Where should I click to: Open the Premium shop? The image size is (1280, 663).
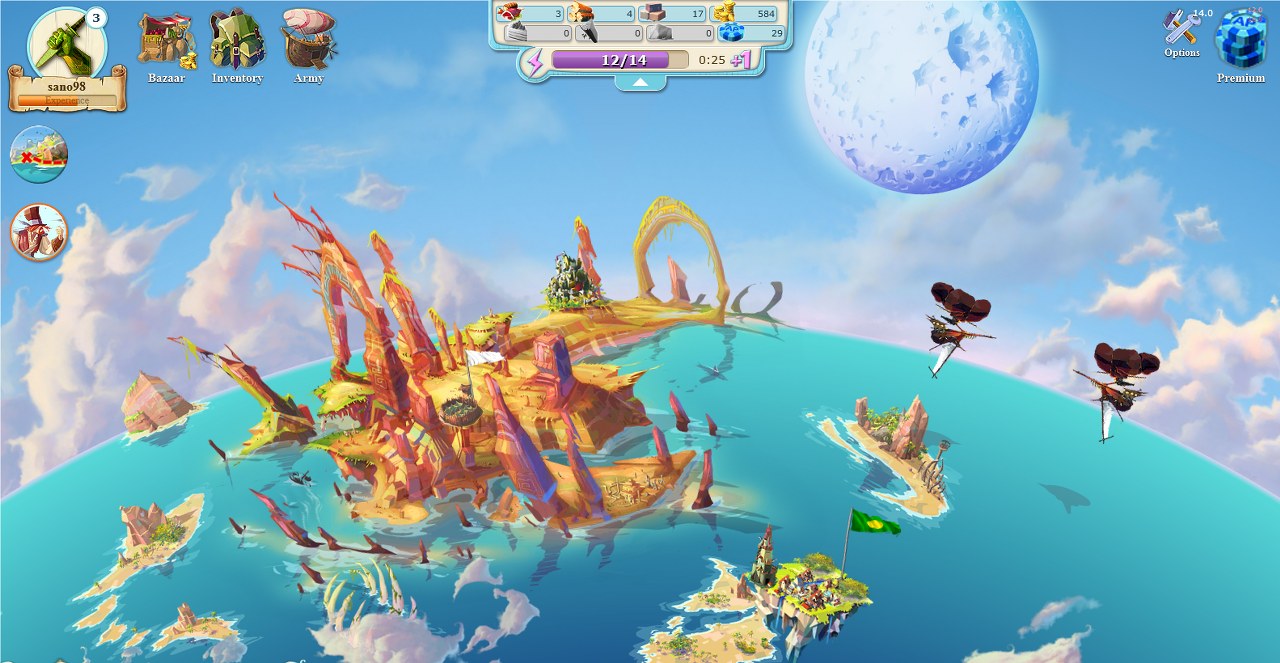pyautogui.click(x=1240, y=40)
